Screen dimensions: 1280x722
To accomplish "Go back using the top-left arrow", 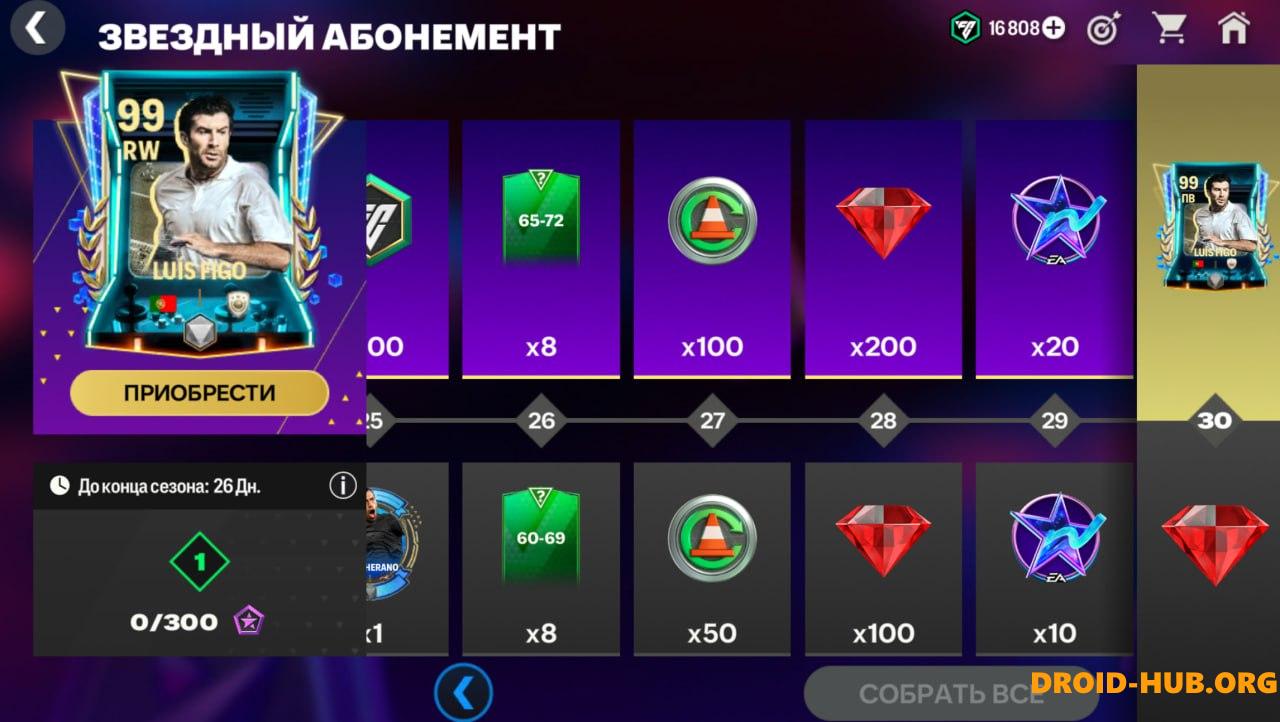I will [x=37, y=28].
